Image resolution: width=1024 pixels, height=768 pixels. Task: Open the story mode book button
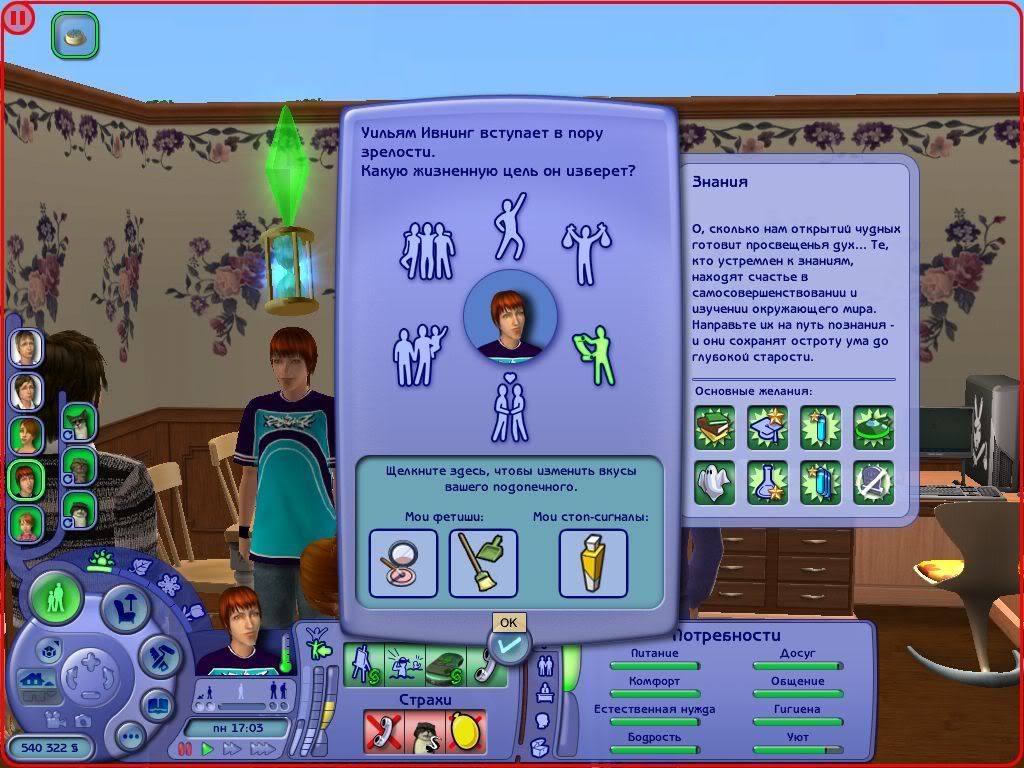tap(157, 704)
